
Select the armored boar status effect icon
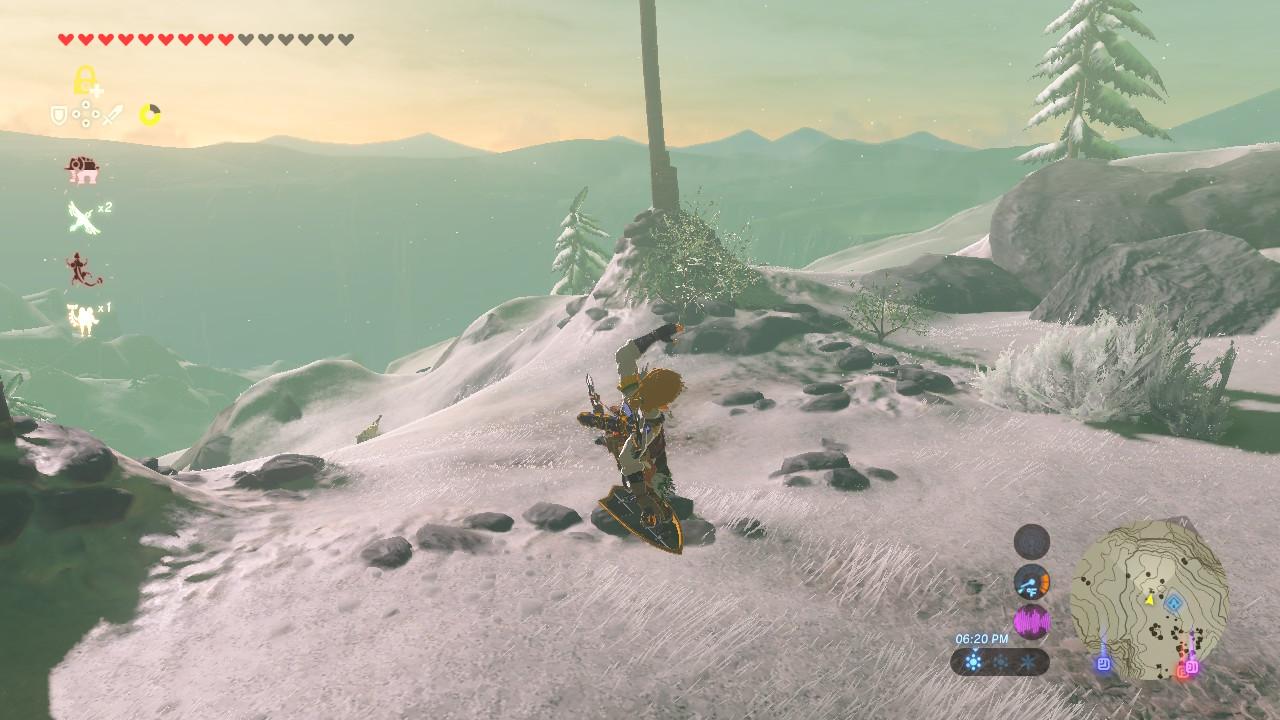(x=82, y=169)
